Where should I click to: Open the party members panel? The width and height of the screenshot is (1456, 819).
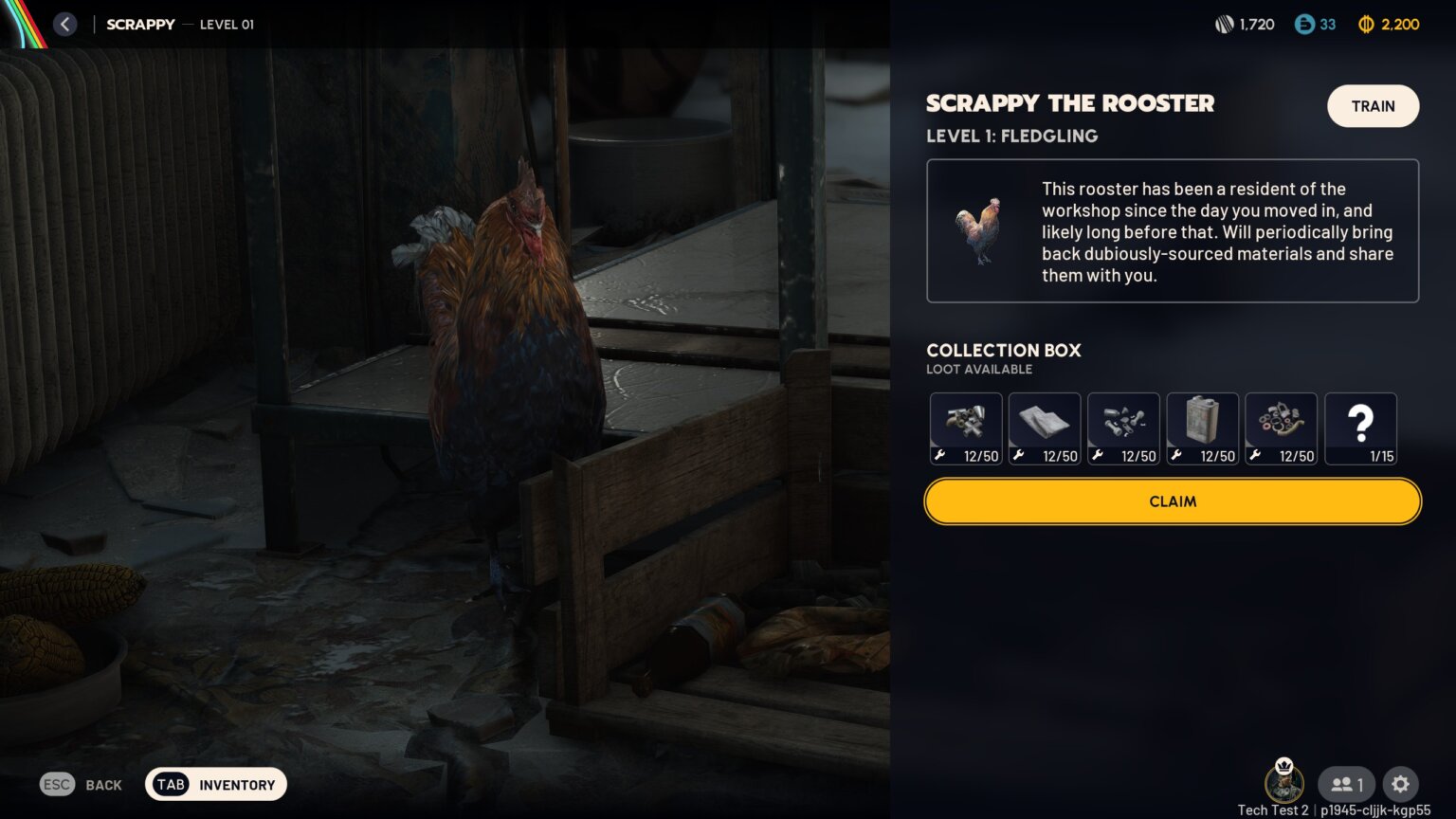coord(1346,784)
